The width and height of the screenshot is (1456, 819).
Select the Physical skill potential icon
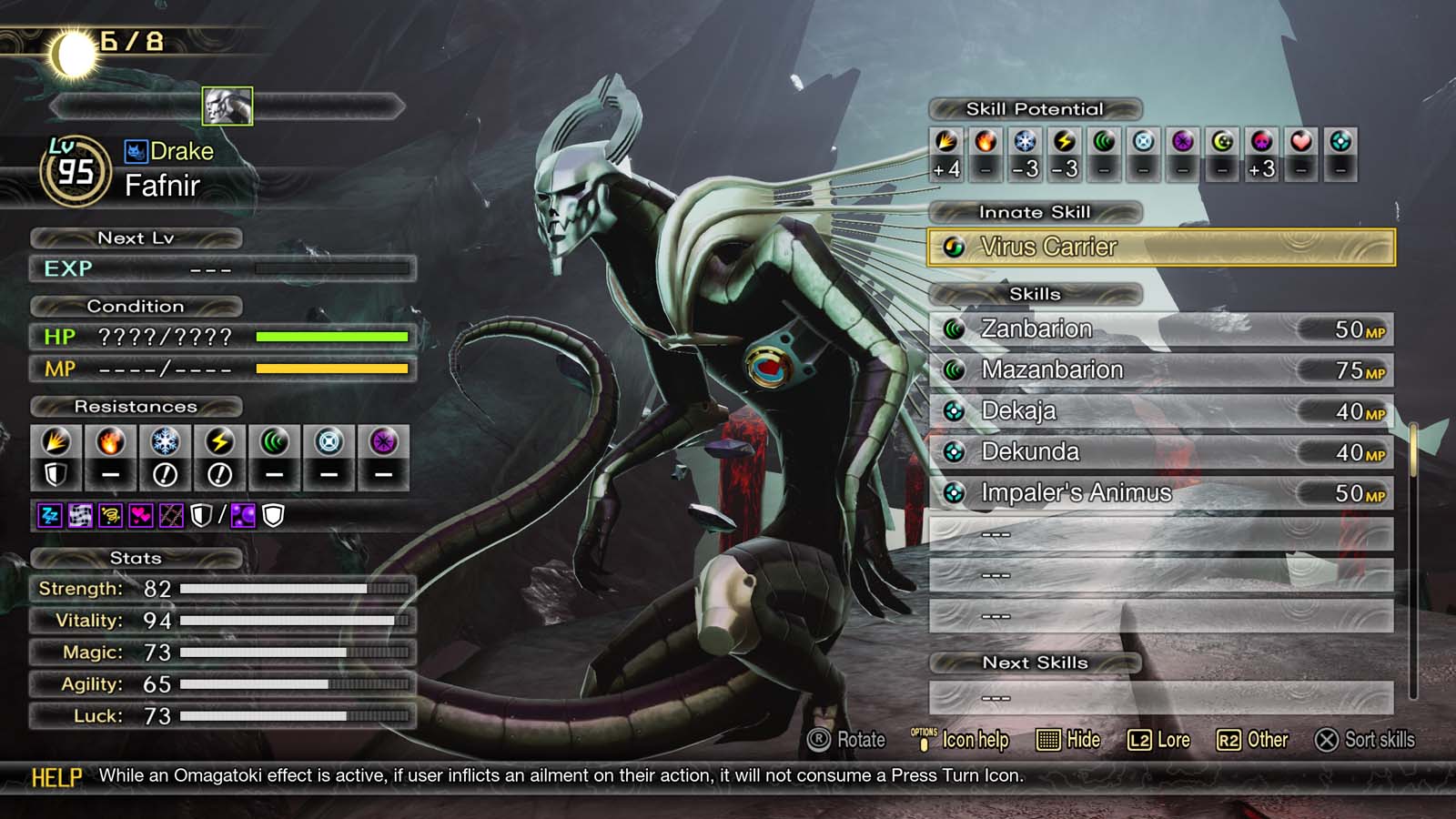coord(946,140)
